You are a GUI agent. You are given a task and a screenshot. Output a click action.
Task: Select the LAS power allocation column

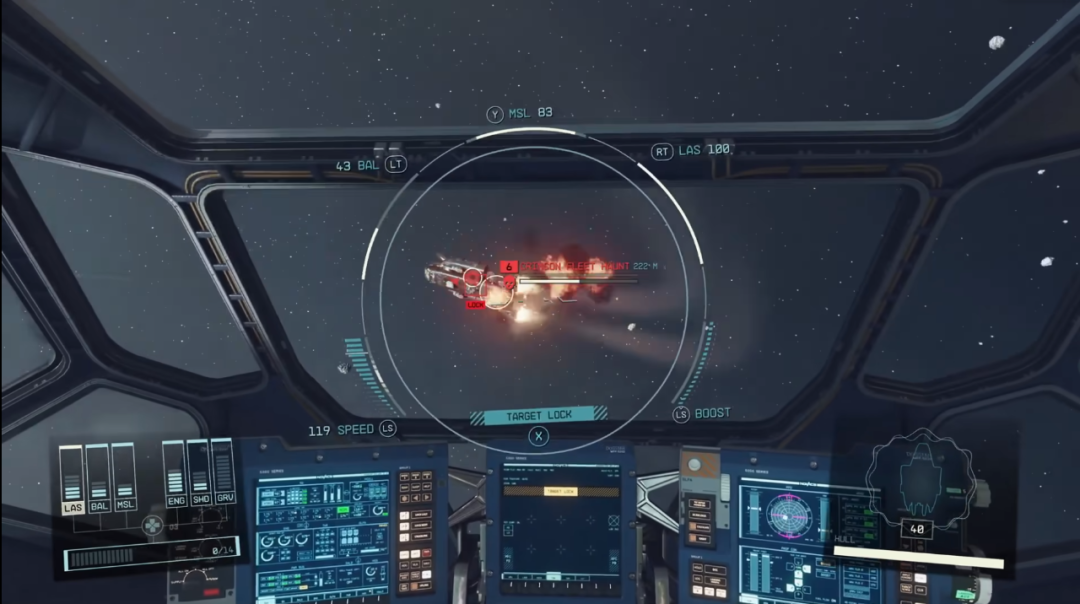tap(71, 474)
